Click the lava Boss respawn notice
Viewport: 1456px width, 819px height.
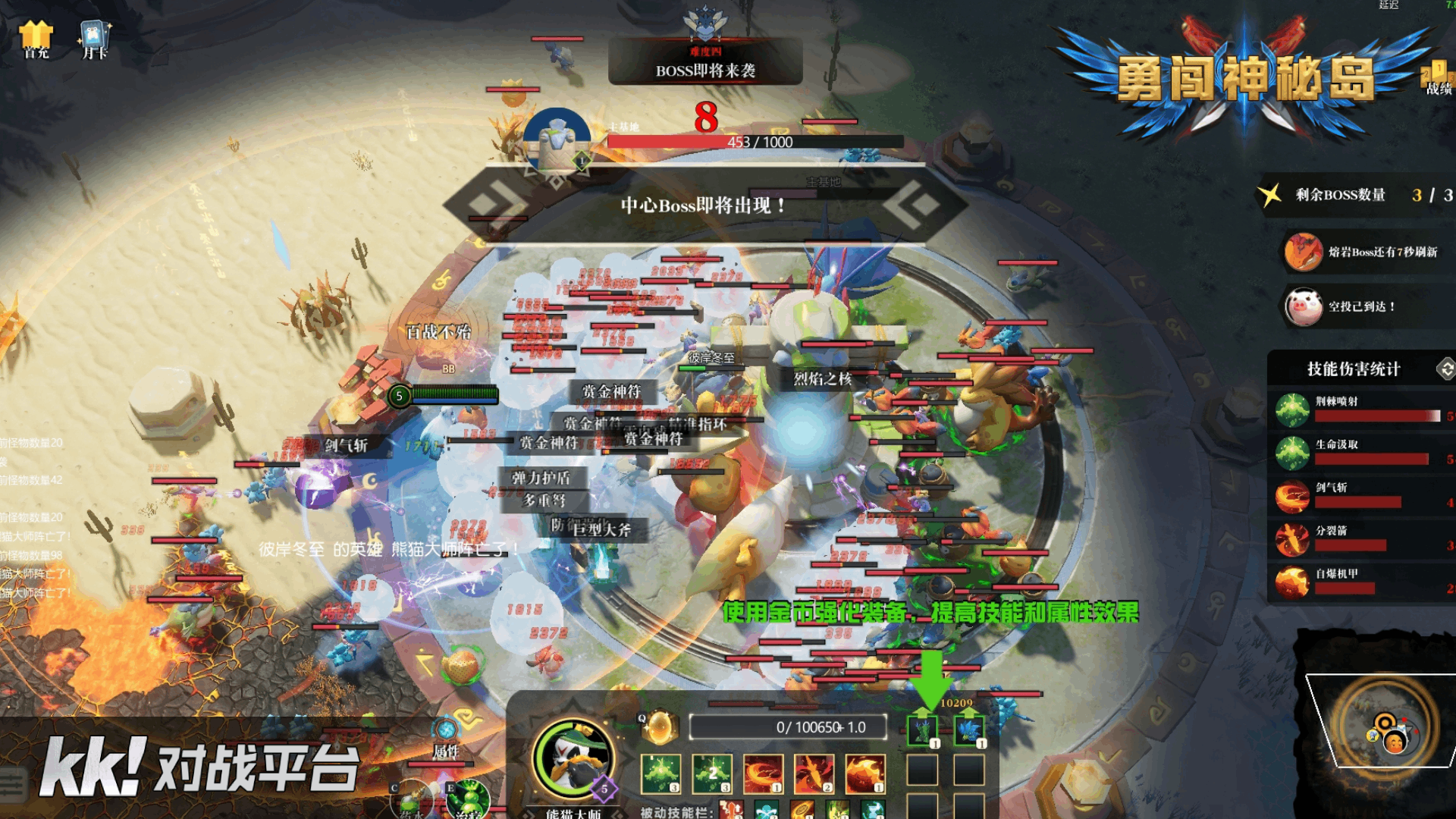coord(1365,252)
